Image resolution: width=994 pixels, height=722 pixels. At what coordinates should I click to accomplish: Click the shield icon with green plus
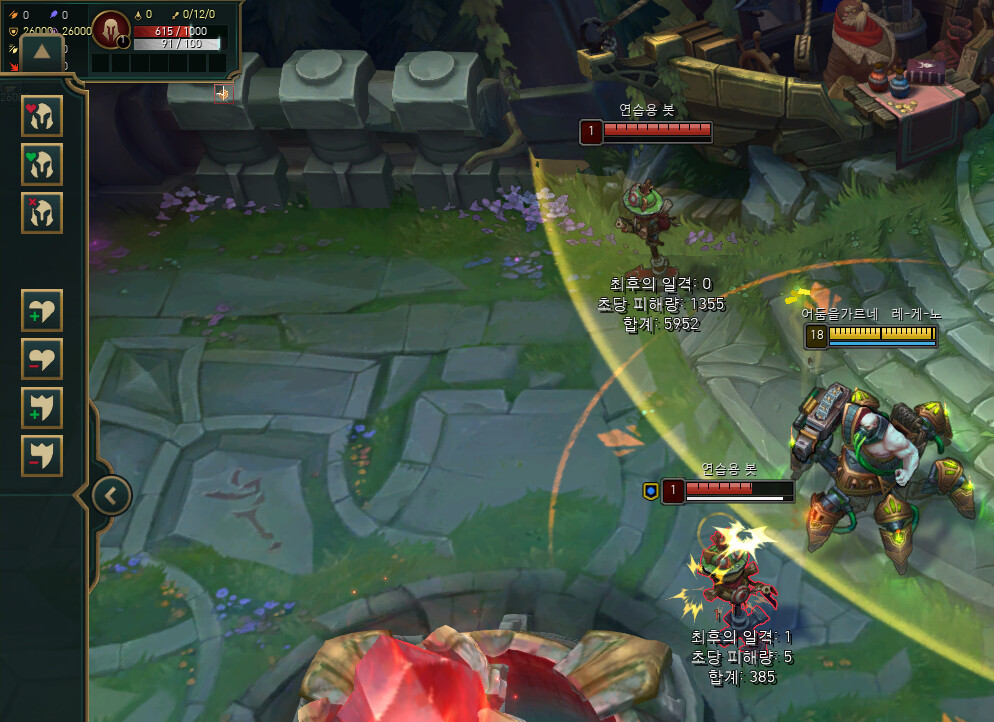point(42,407)
